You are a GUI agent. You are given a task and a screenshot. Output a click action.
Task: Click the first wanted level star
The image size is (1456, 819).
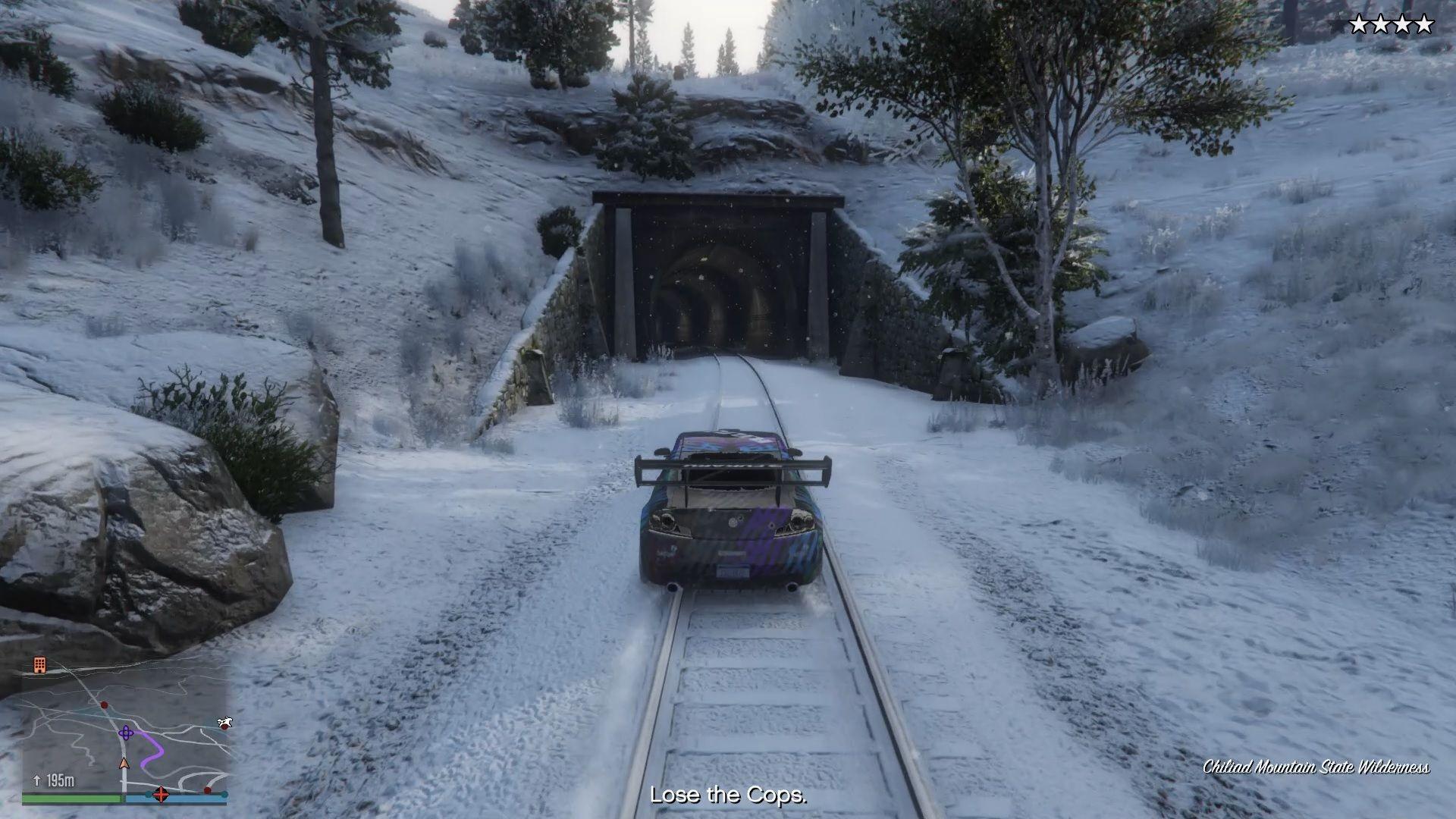pyautogui.click(x=1359, y=23)
